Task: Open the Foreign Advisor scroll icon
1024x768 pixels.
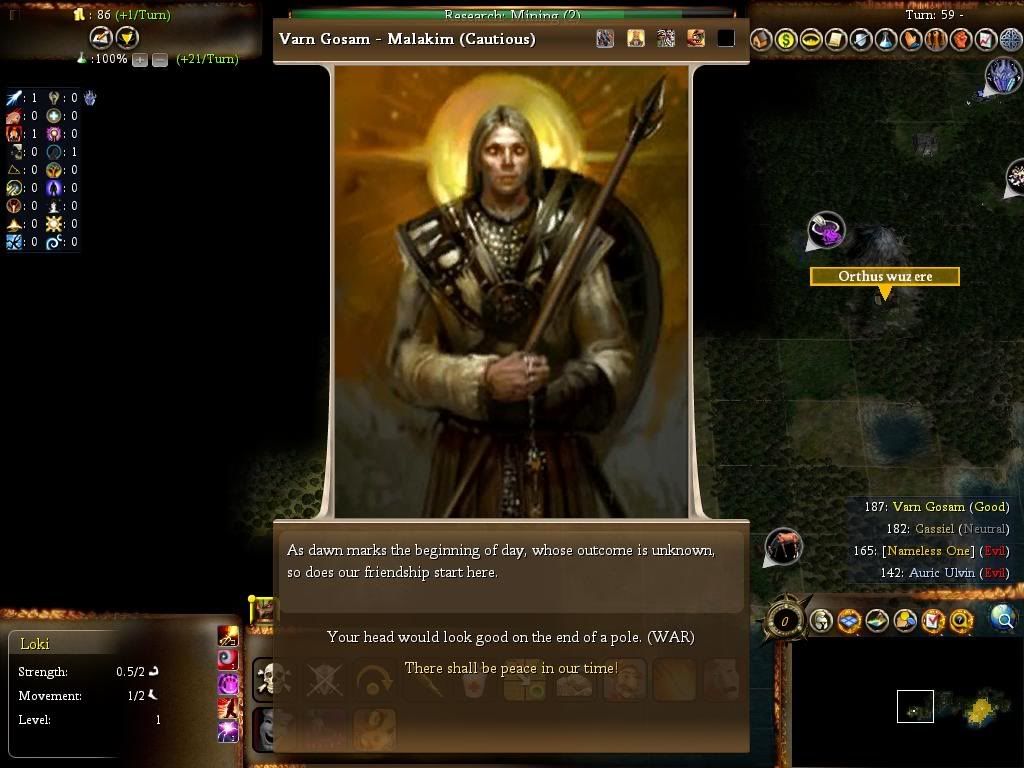Action: [836, 40]
